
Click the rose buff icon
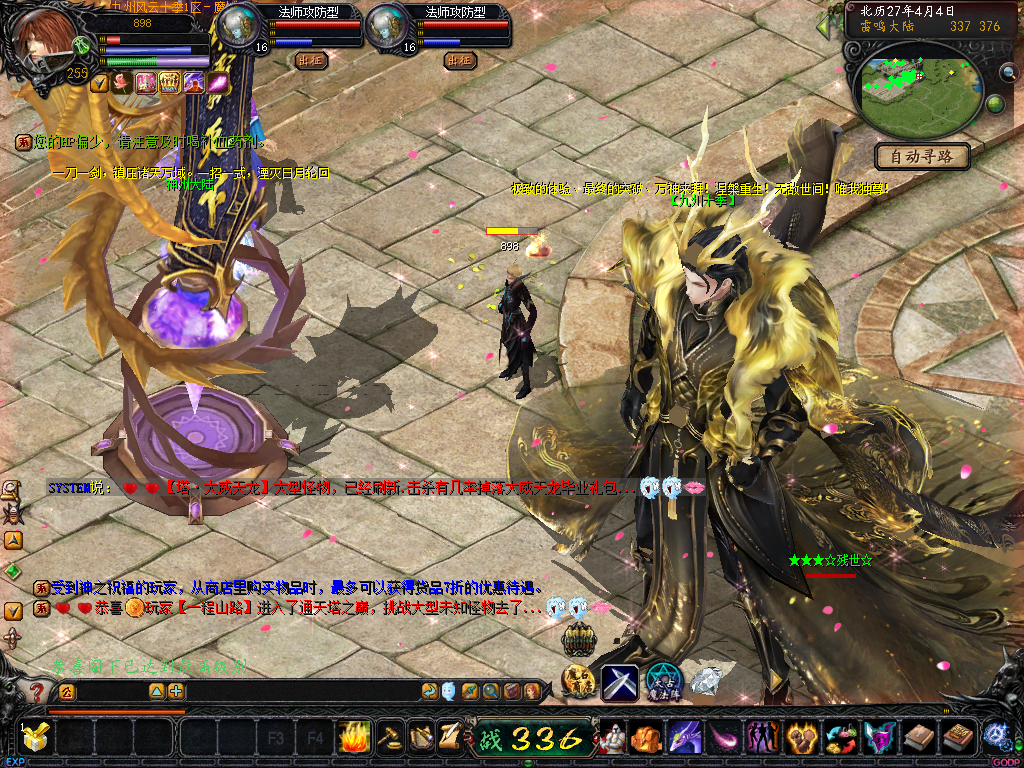pos(122,83)
